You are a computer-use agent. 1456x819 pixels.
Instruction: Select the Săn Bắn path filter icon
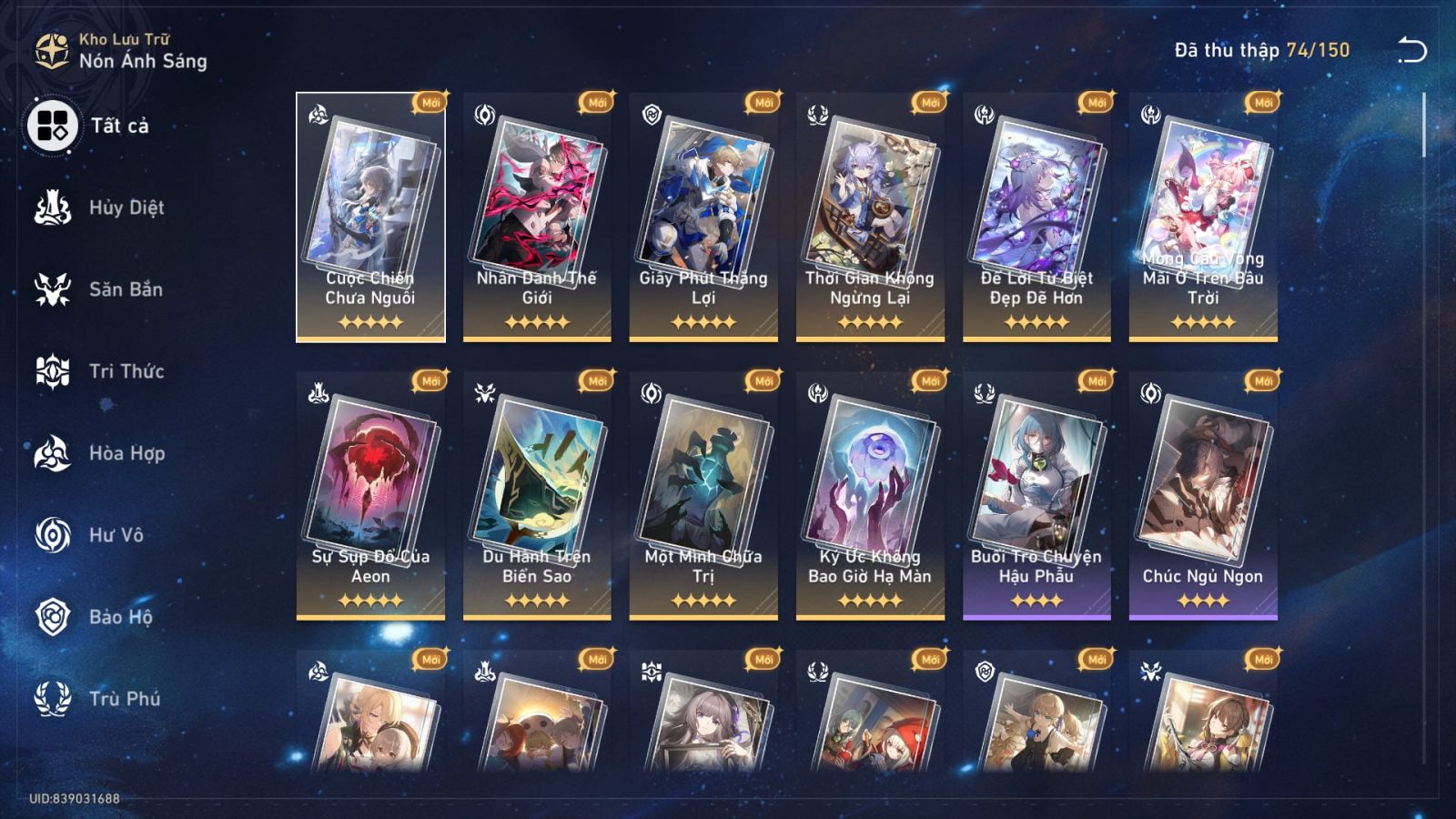[x=53, y=289]
